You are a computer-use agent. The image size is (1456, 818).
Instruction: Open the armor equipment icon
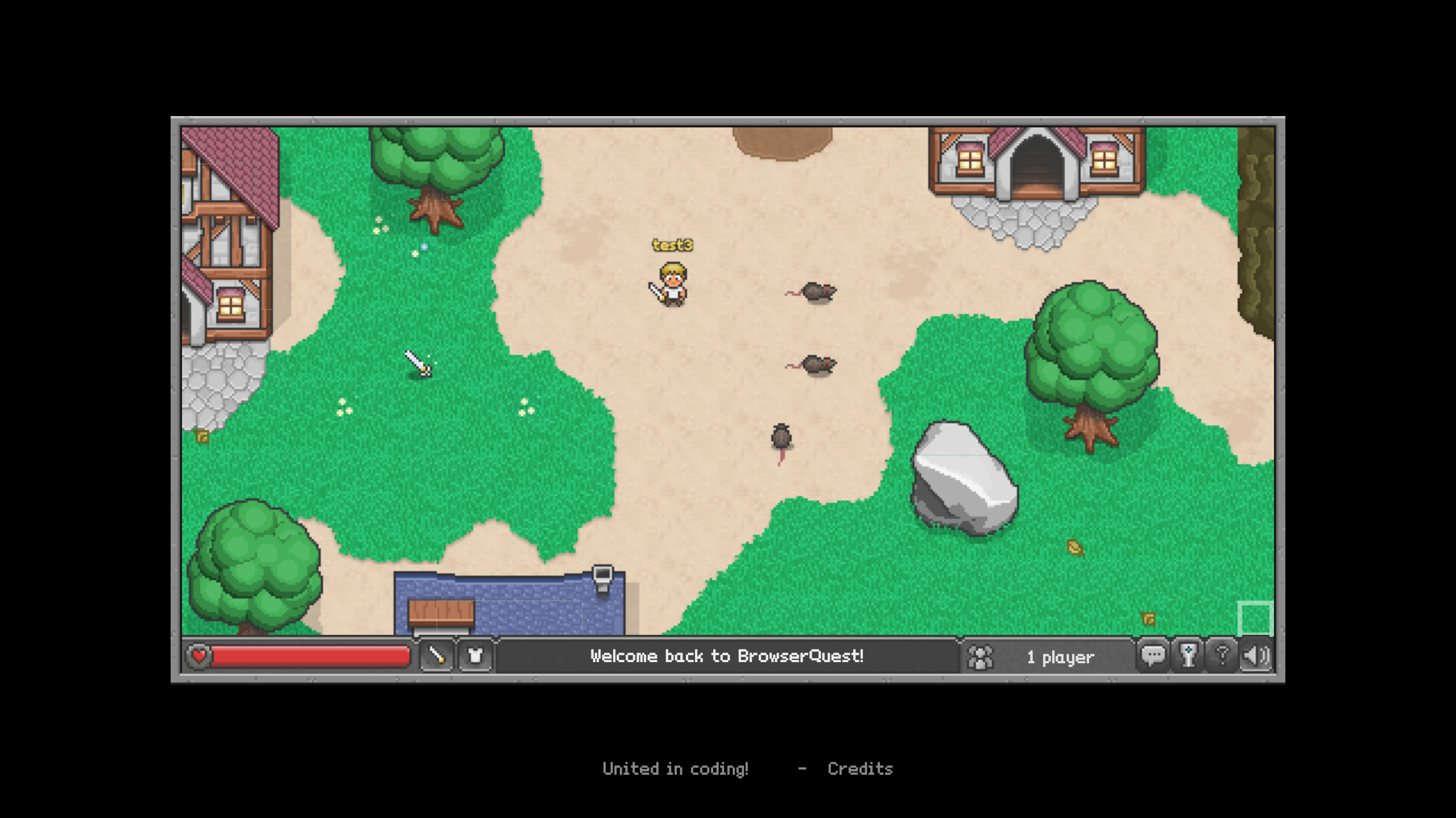pos(476,656)
